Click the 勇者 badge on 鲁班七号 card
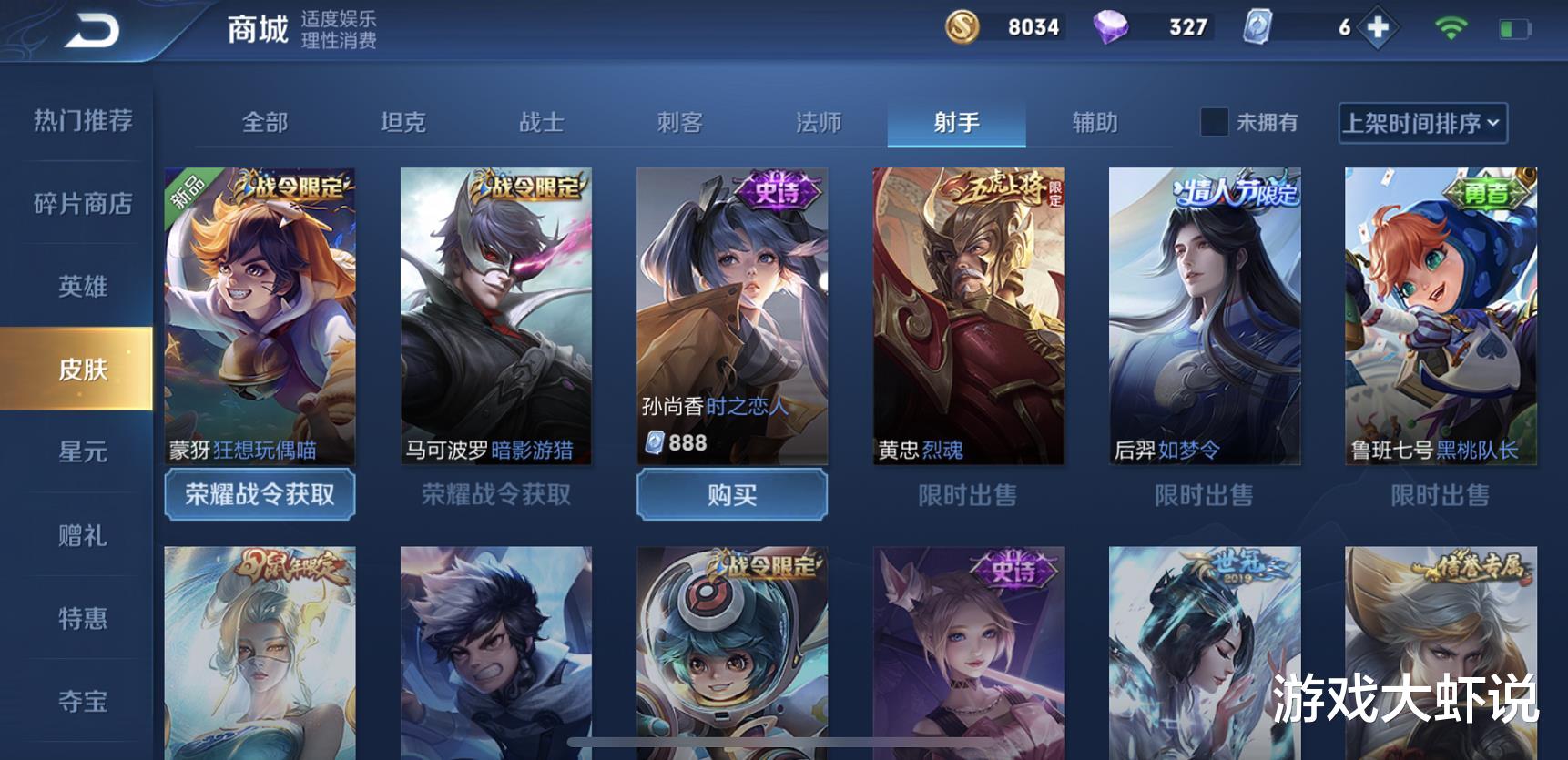 point(1488,193)
